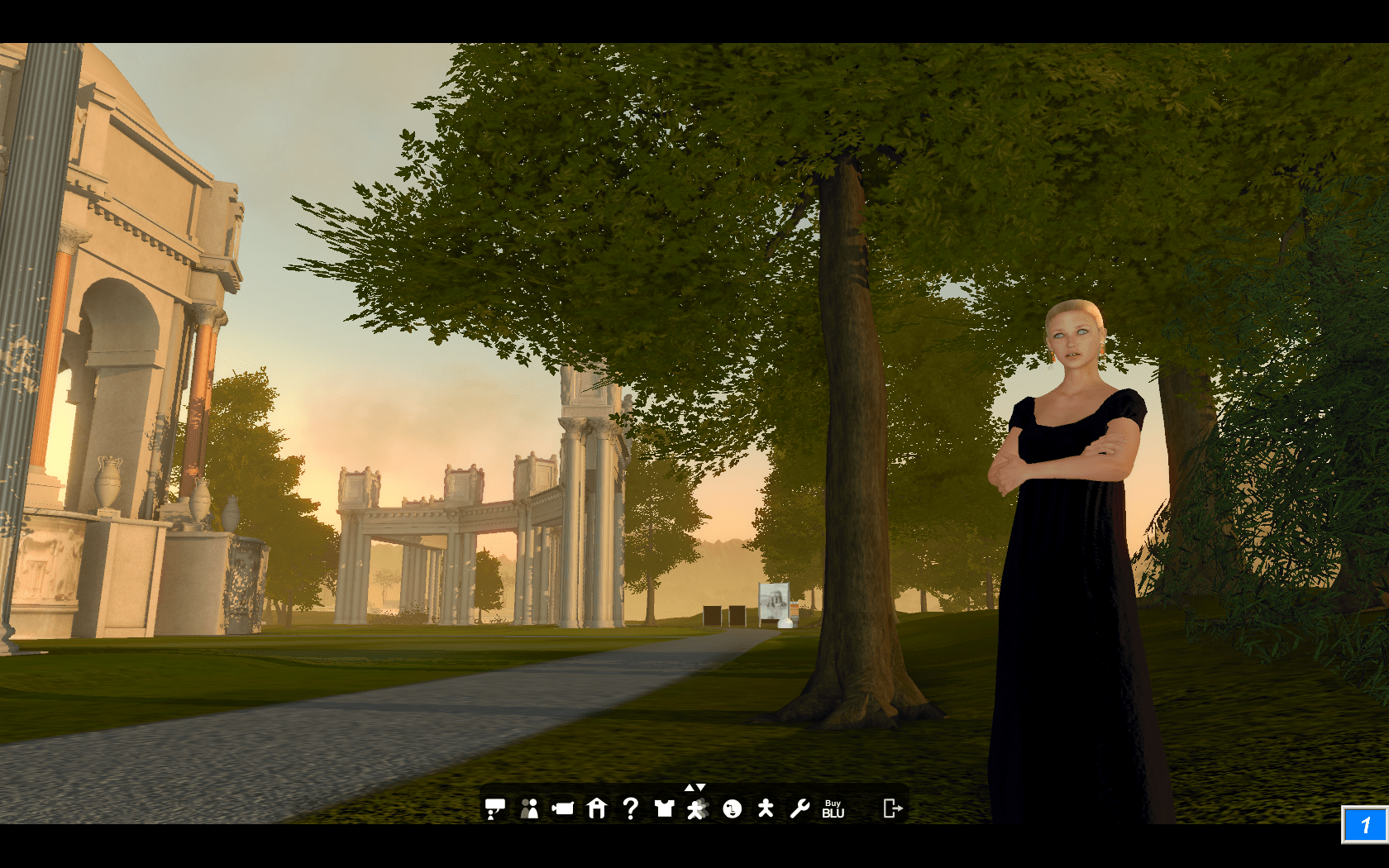Image resolution: width=1389 pixels, height=868 pixels.
Task: Activate the video camera icon
Action: [x=563, y=808]
